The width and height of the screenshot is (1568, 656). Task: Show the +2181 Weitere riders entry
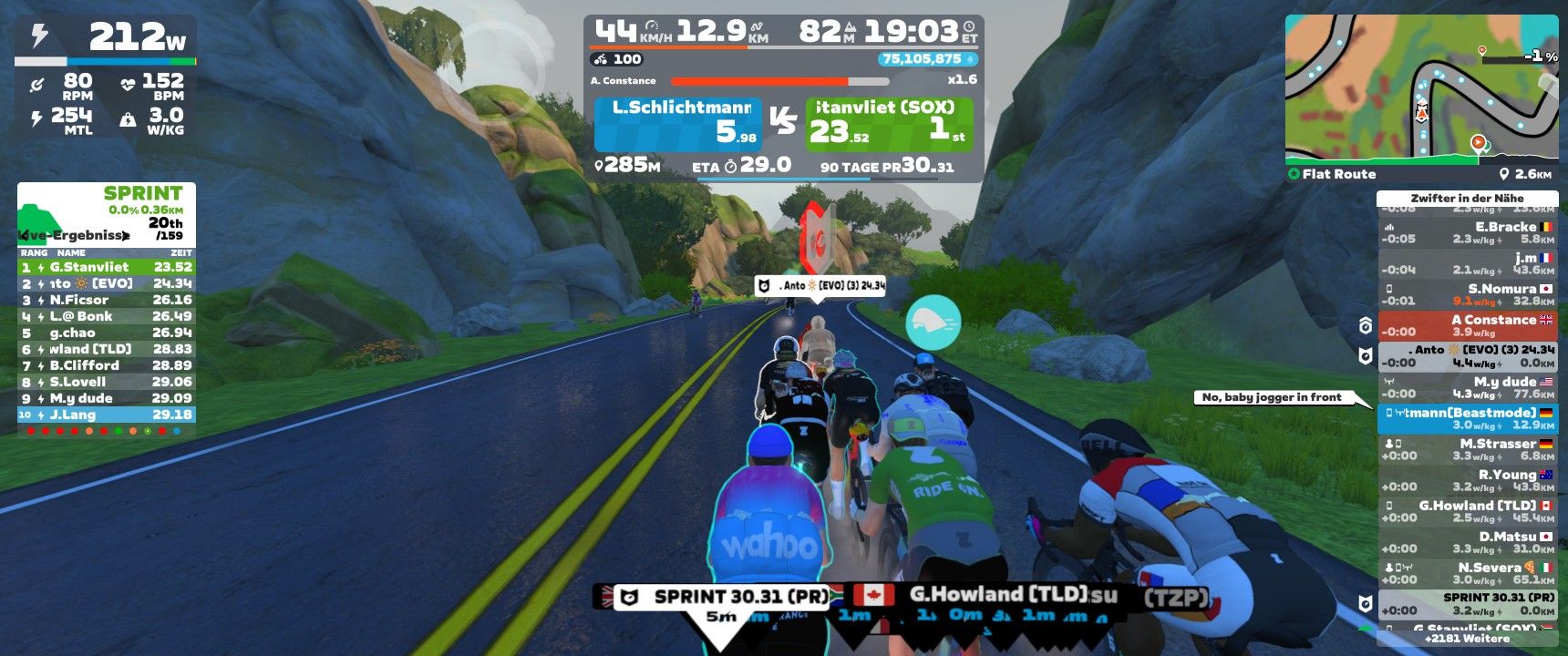1467,639
